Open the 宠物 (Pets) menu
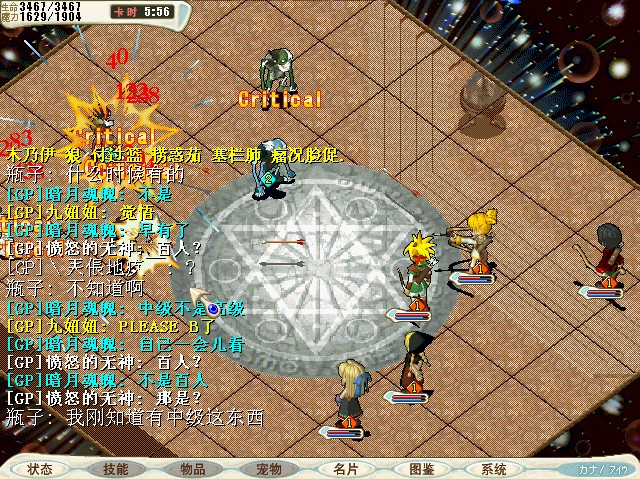This screenshot has height=480, width=640. point(268,468)
